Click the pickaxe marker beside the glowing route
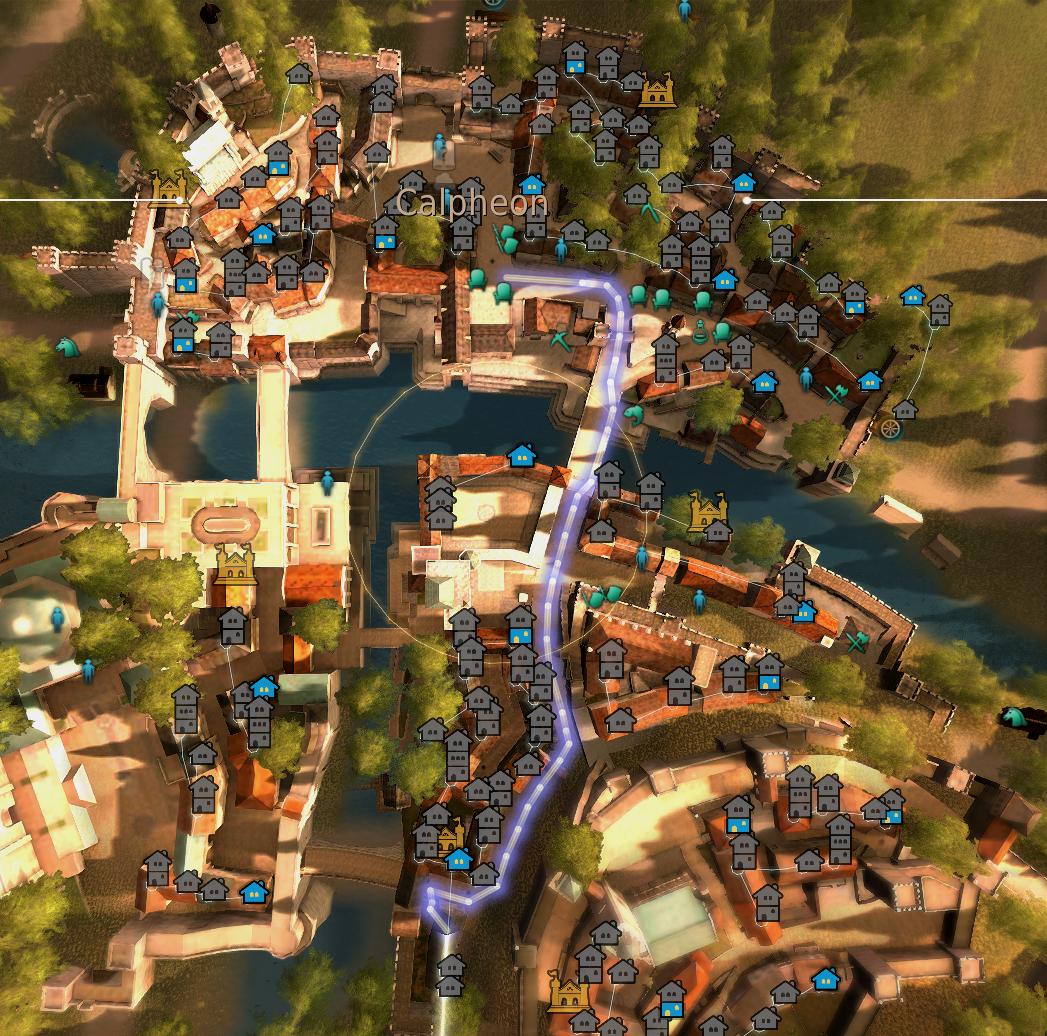 (560, 340)
